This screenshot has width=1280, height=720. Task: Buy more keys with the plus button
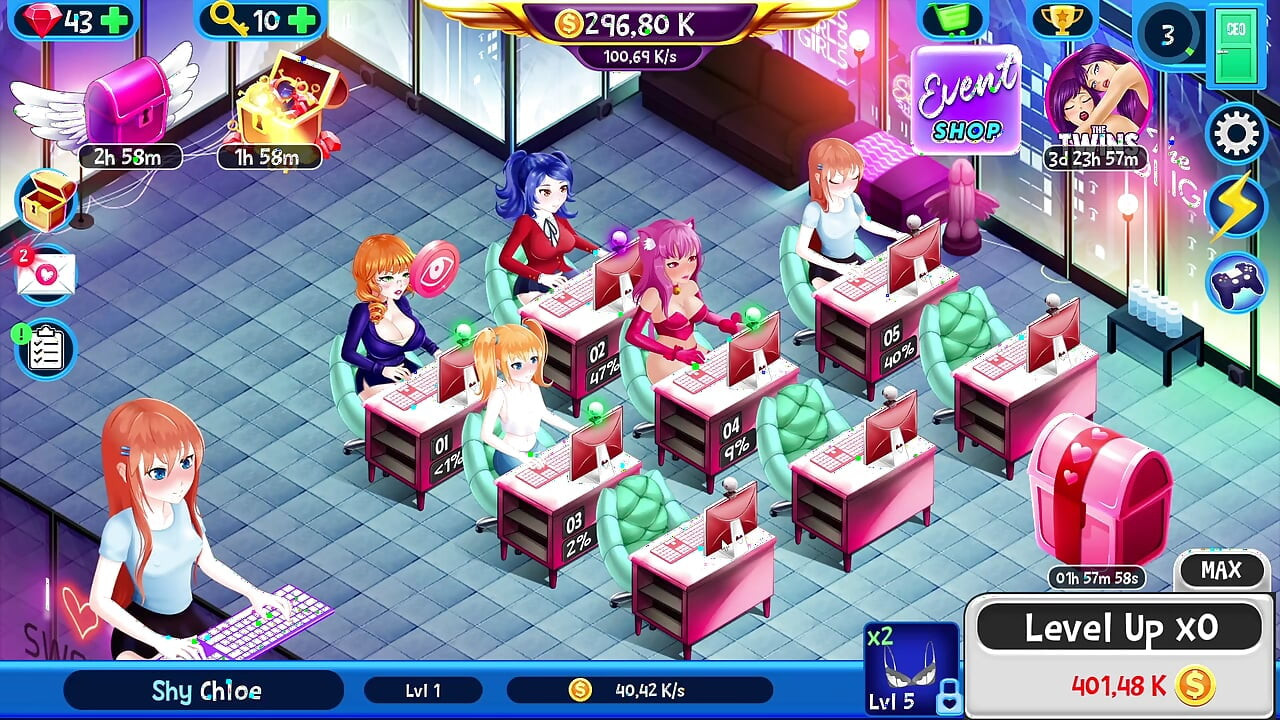[x=302, y=20]
